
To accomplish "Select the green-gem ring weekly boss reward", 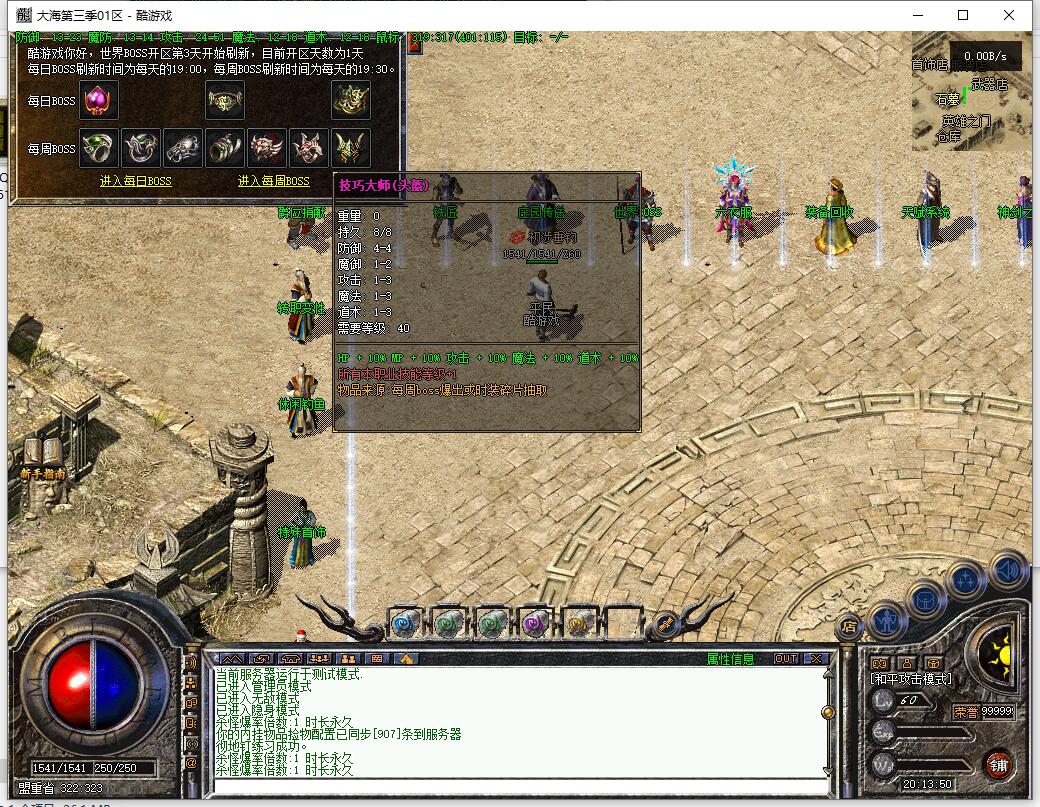I will coord(99,148).
